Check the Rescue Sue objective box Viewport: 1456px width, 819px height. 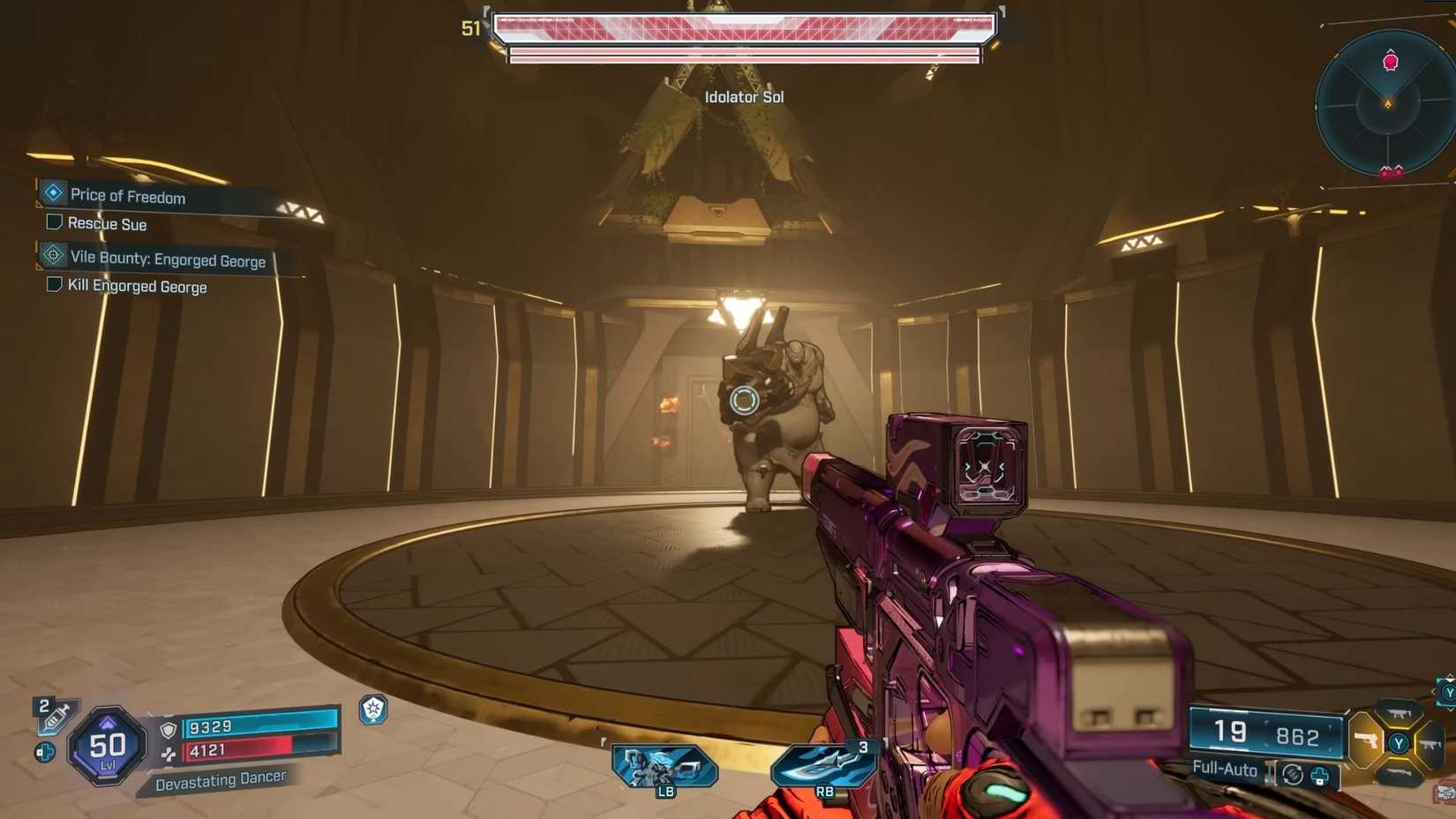point(53,222)
